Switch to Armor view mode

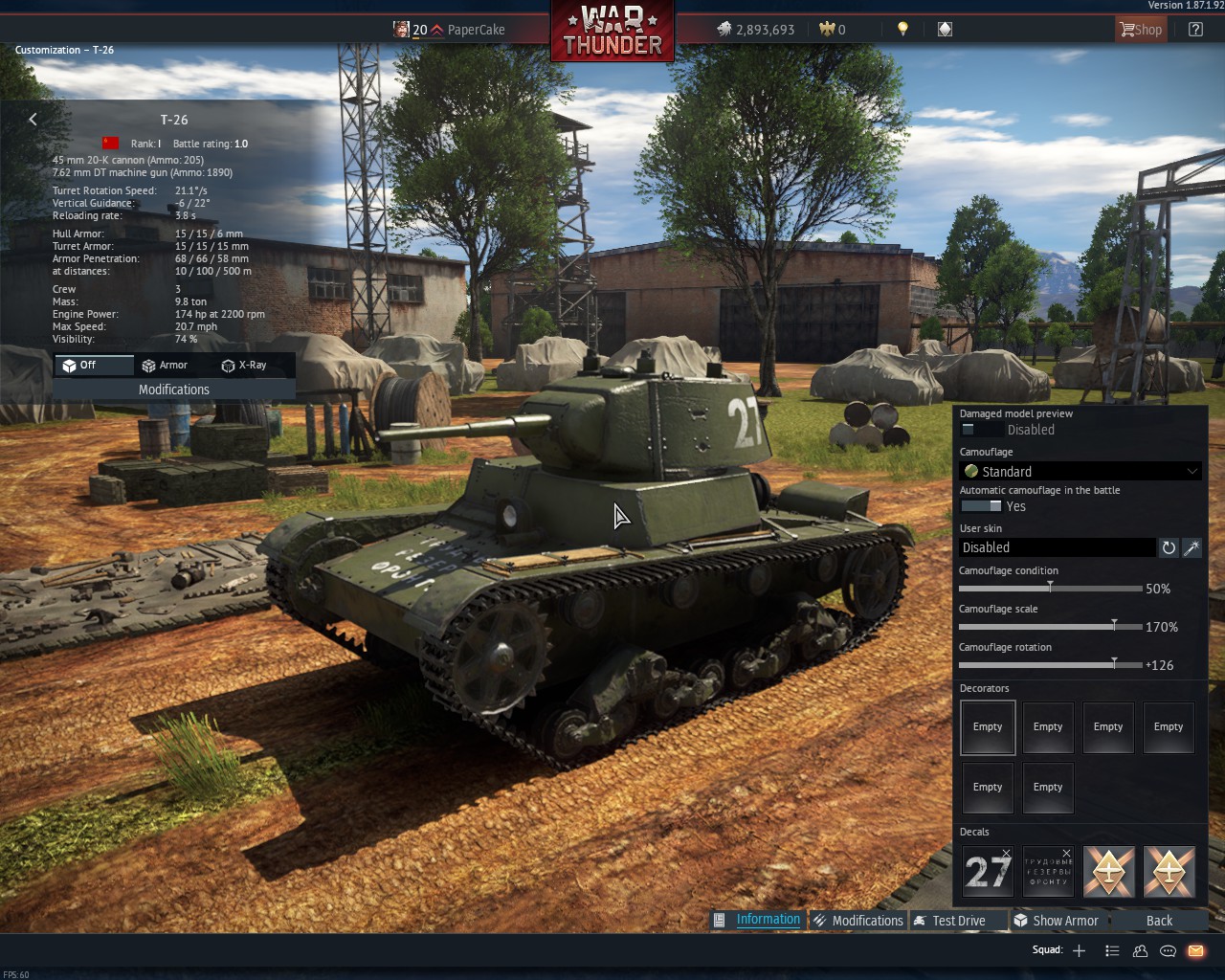pyautogui.click(x=164, y=366)
